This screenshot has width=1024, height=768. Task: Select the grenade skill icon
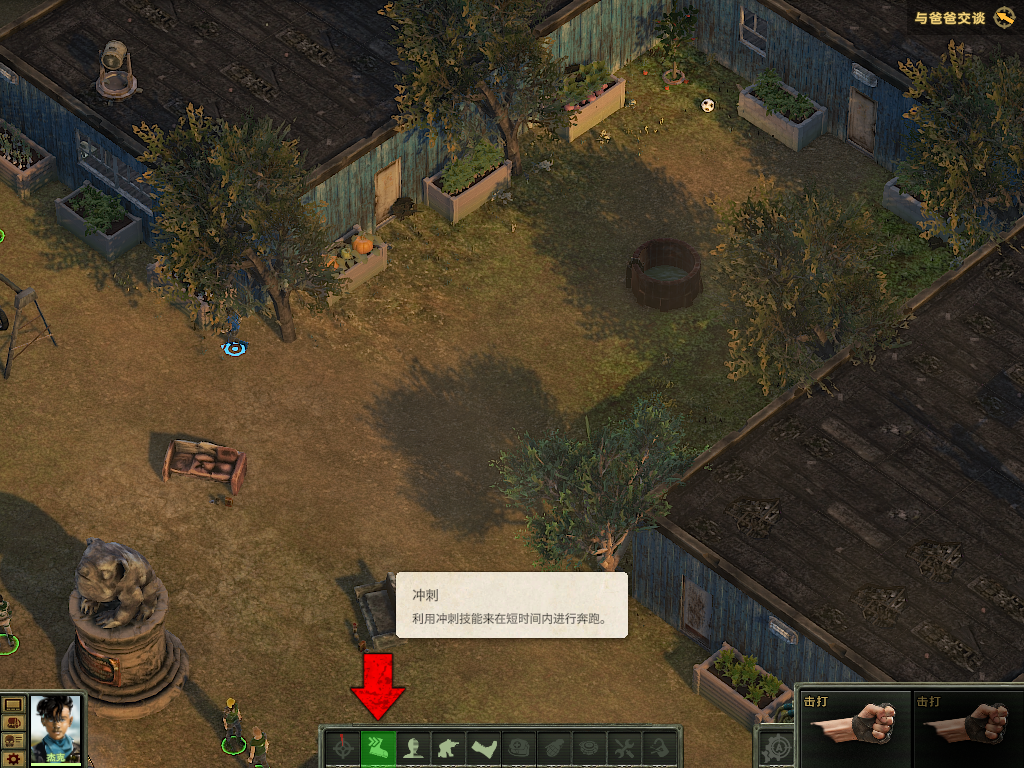coord(554,748)
